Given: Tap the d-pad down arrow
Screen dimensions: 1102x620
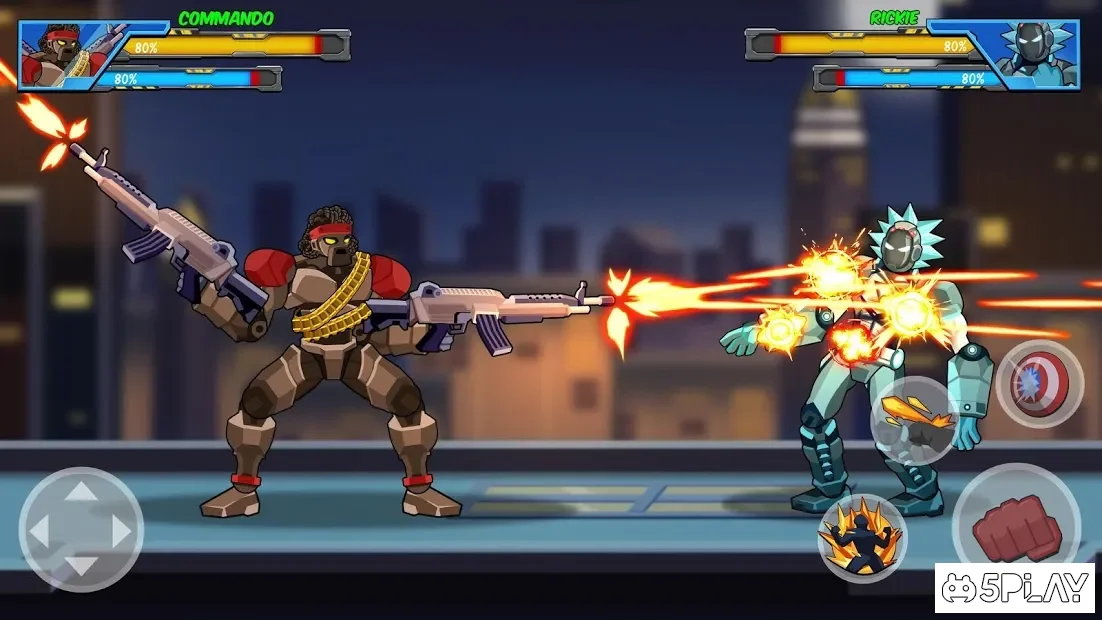Looking at the screenshot, I should (81, 569).
